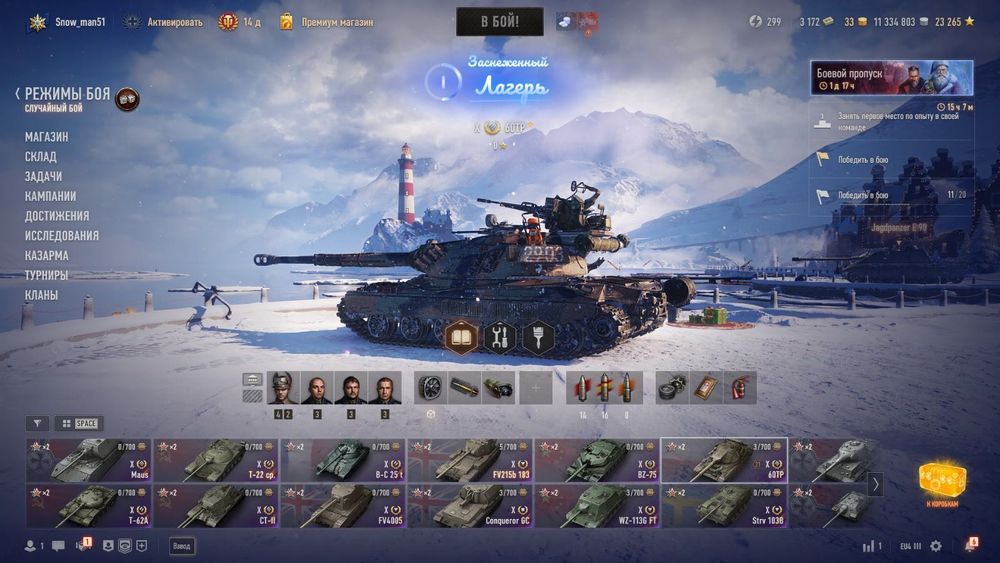
Task: Start a battle with the В БОЙ! button
Action: 499,21
